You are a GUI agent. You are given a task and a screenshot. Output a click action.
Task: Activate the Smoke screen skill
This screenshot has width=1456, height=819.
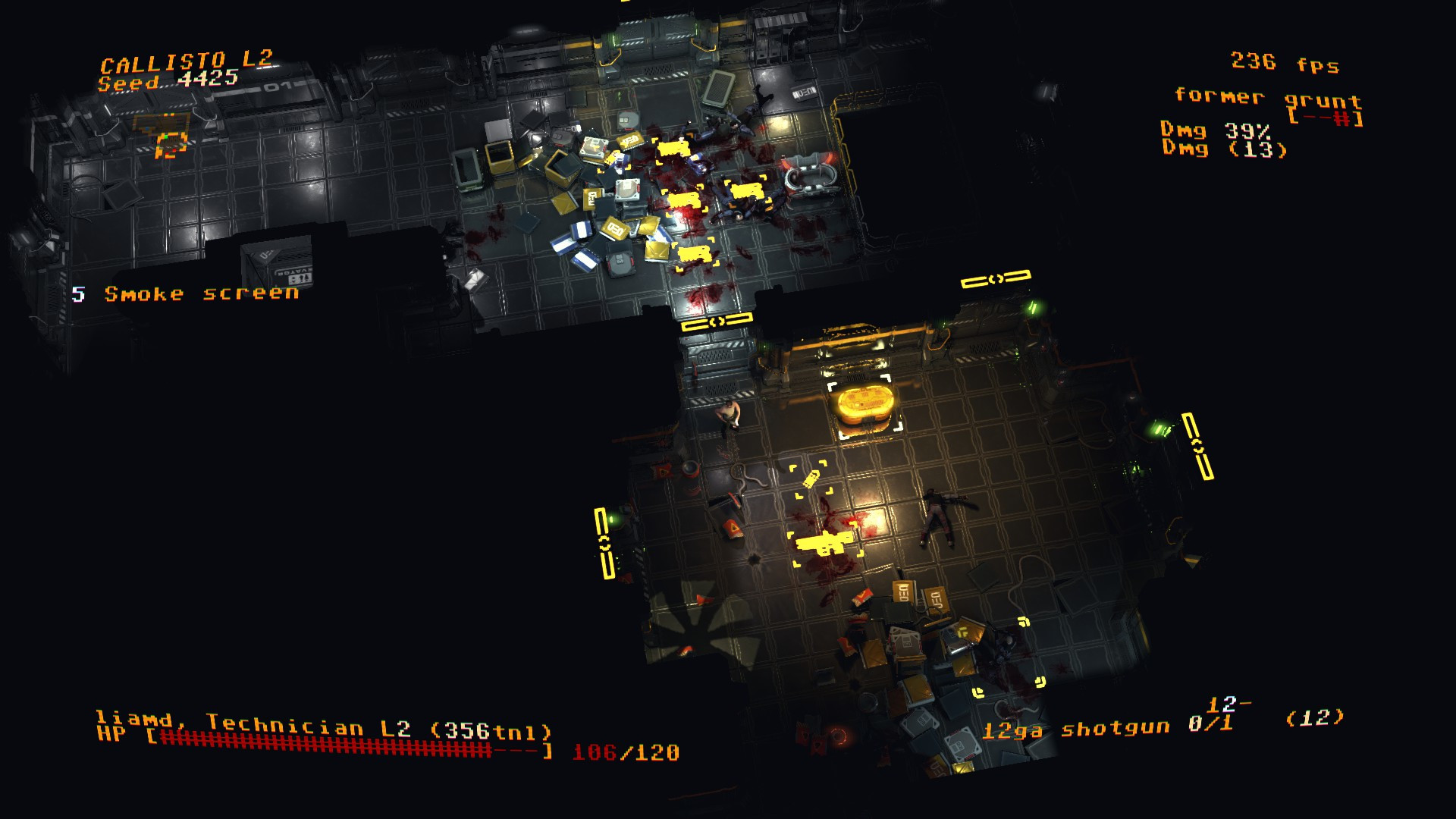[x=201, y=294]
